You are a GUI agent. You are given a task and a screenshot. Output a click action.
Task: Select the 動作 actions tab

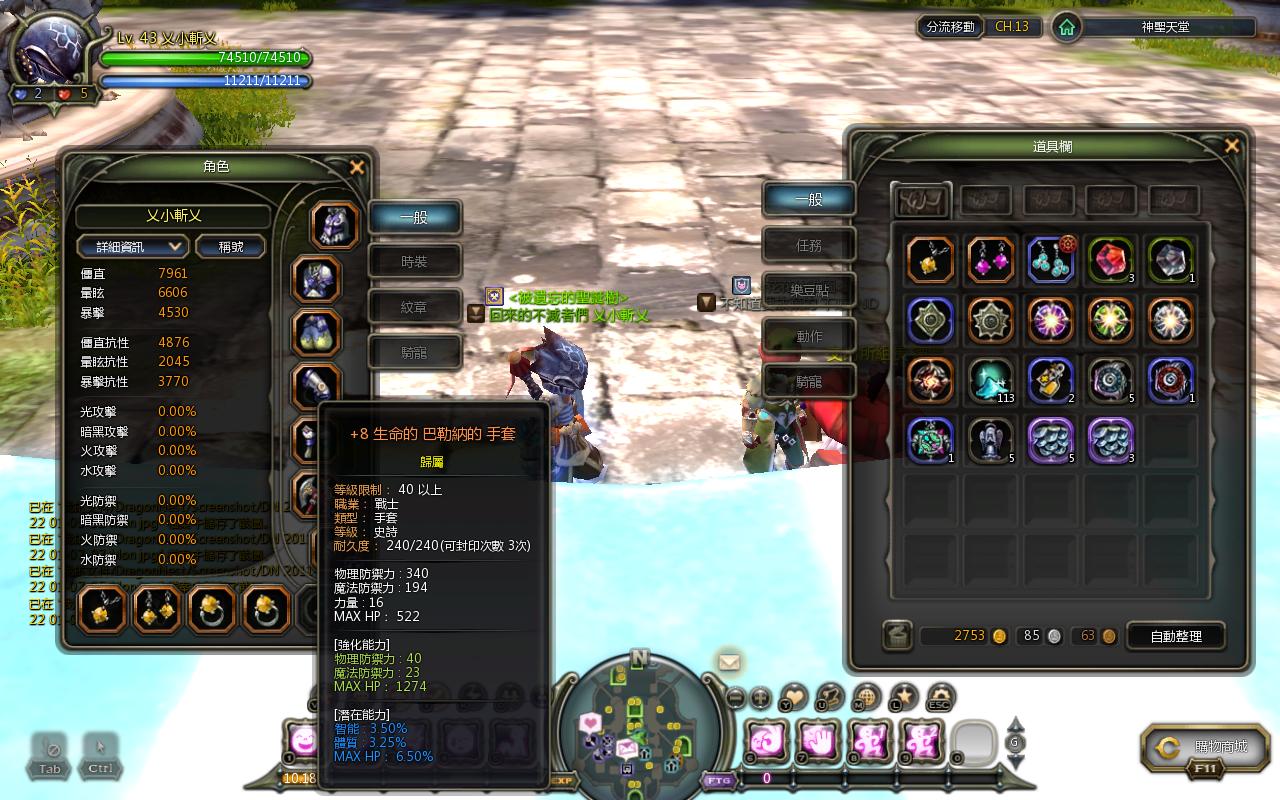click(809, 336)
